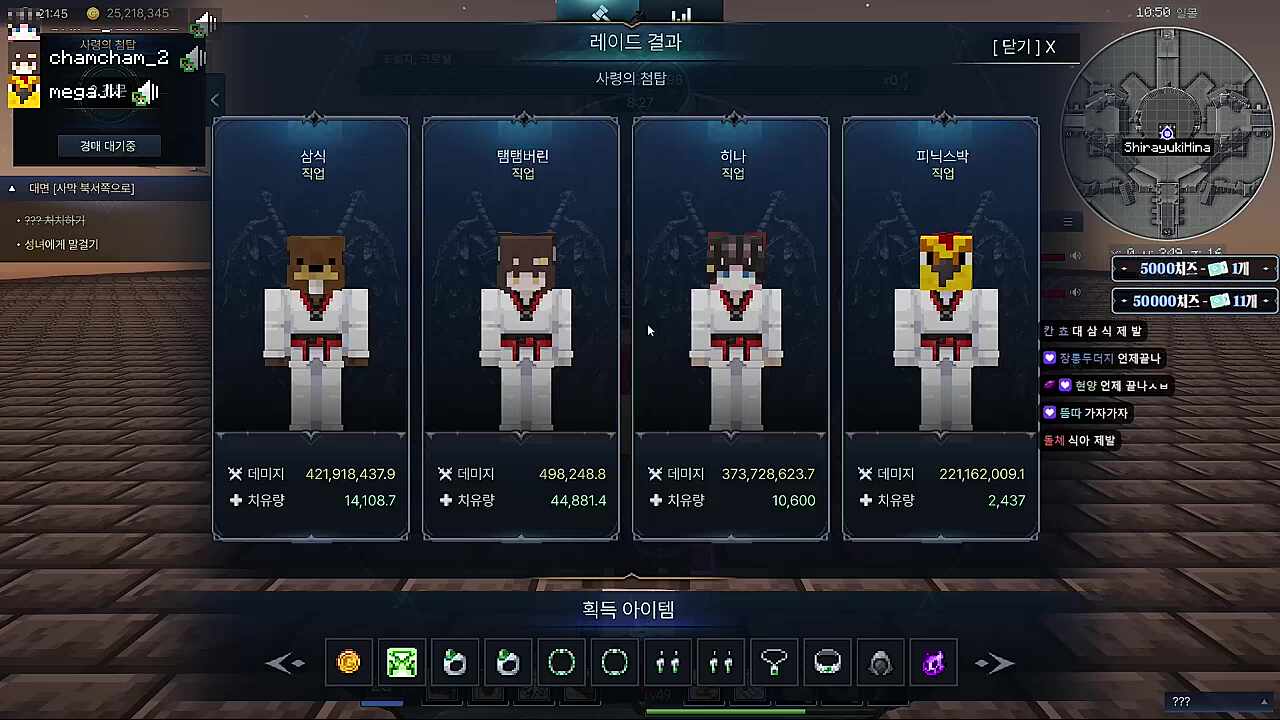
Task: Select the gold coin item in acquired items
Action: [349, 662]
